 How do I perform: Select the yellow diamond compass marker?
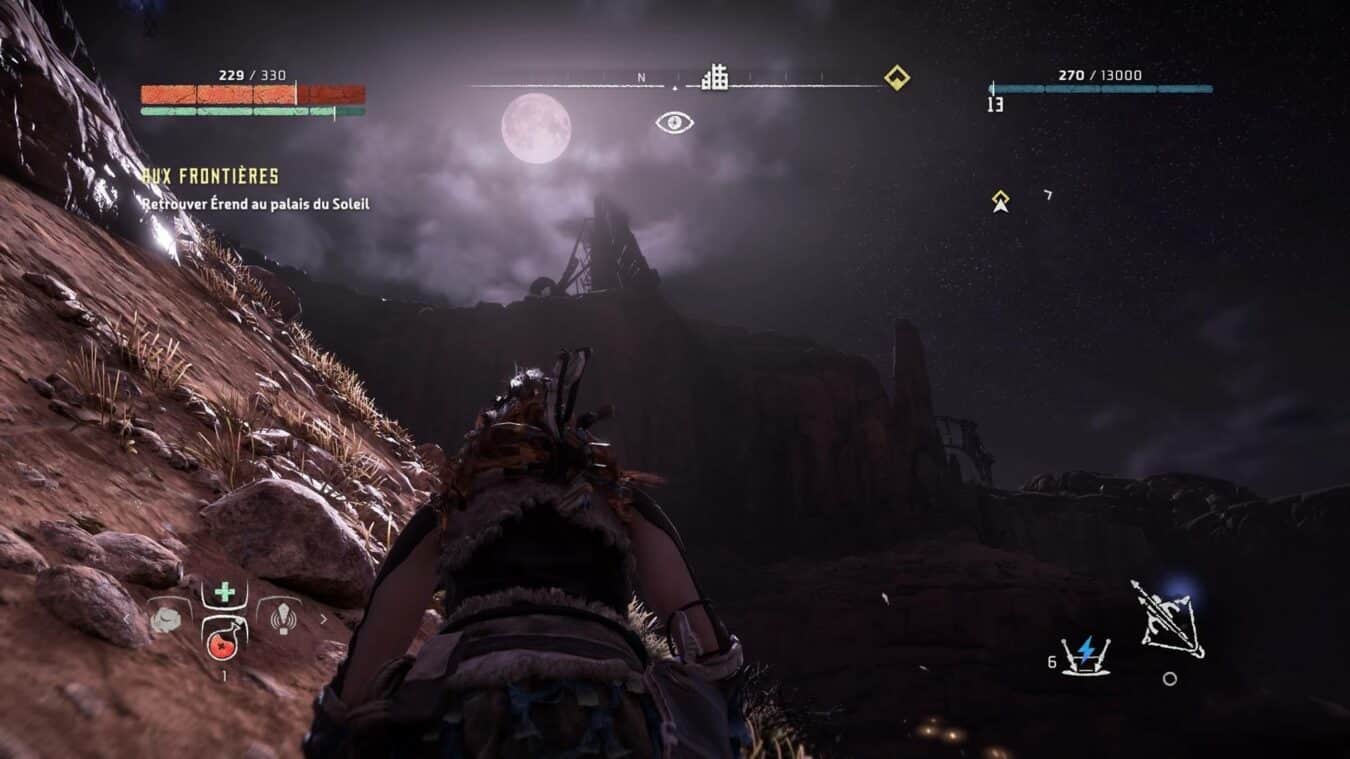coord(897,77)
